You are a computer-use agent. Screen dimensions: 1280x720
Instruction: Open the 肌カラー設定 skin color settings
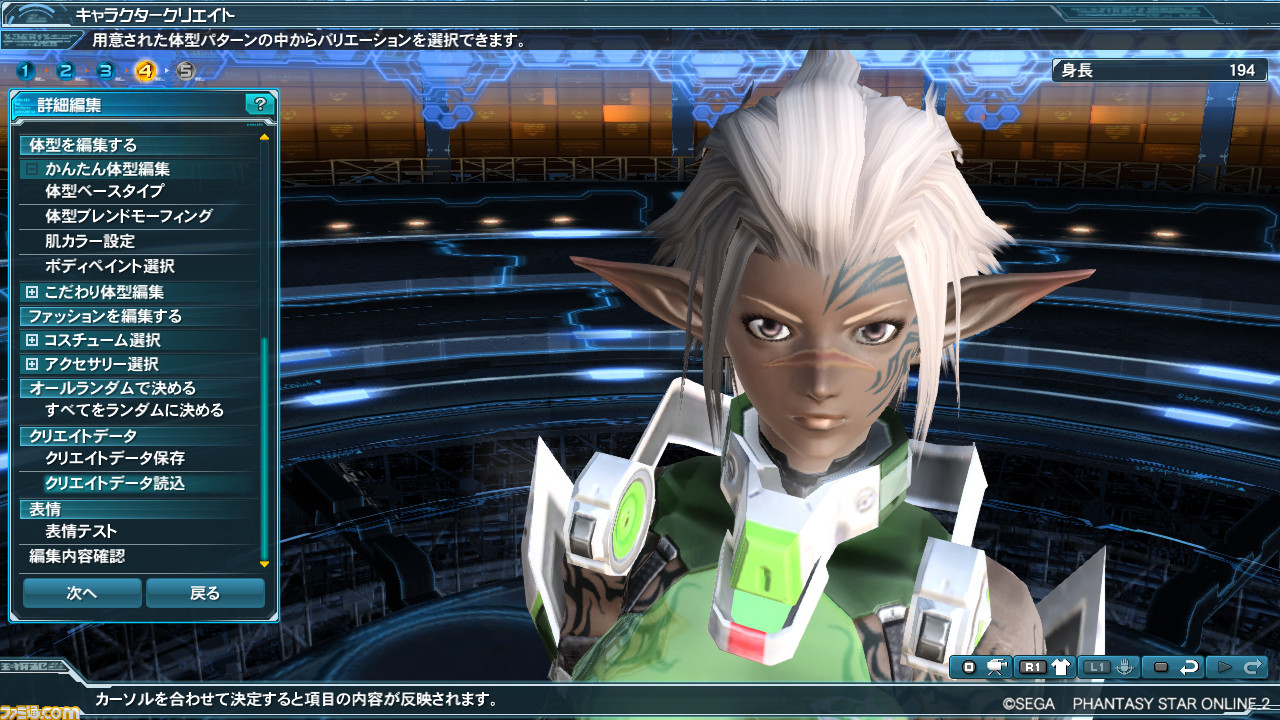(100, 241)
